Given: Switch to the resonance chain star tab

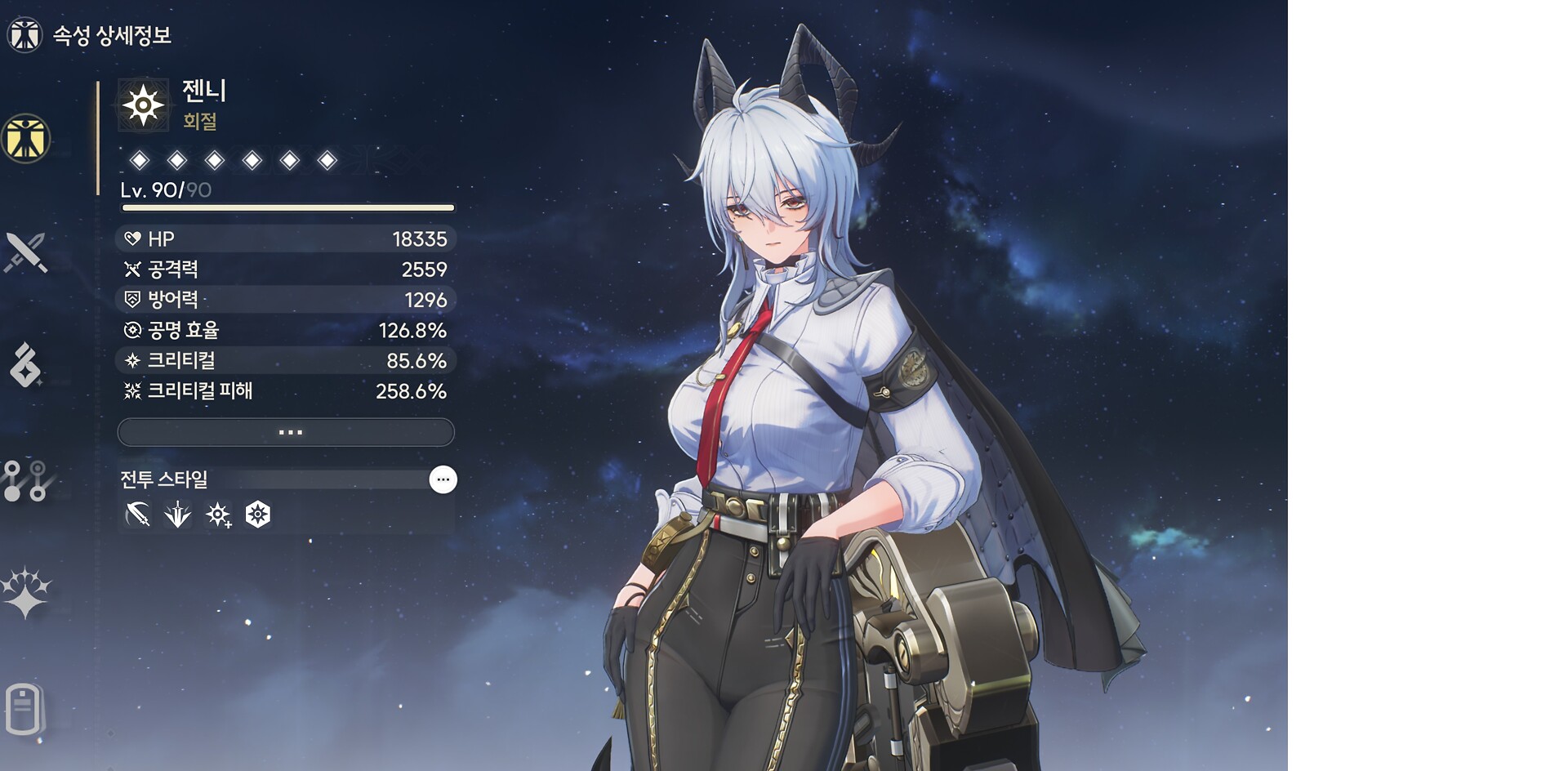Looking at the screenshot, I should pyautogui.click(x=26, y=592).
